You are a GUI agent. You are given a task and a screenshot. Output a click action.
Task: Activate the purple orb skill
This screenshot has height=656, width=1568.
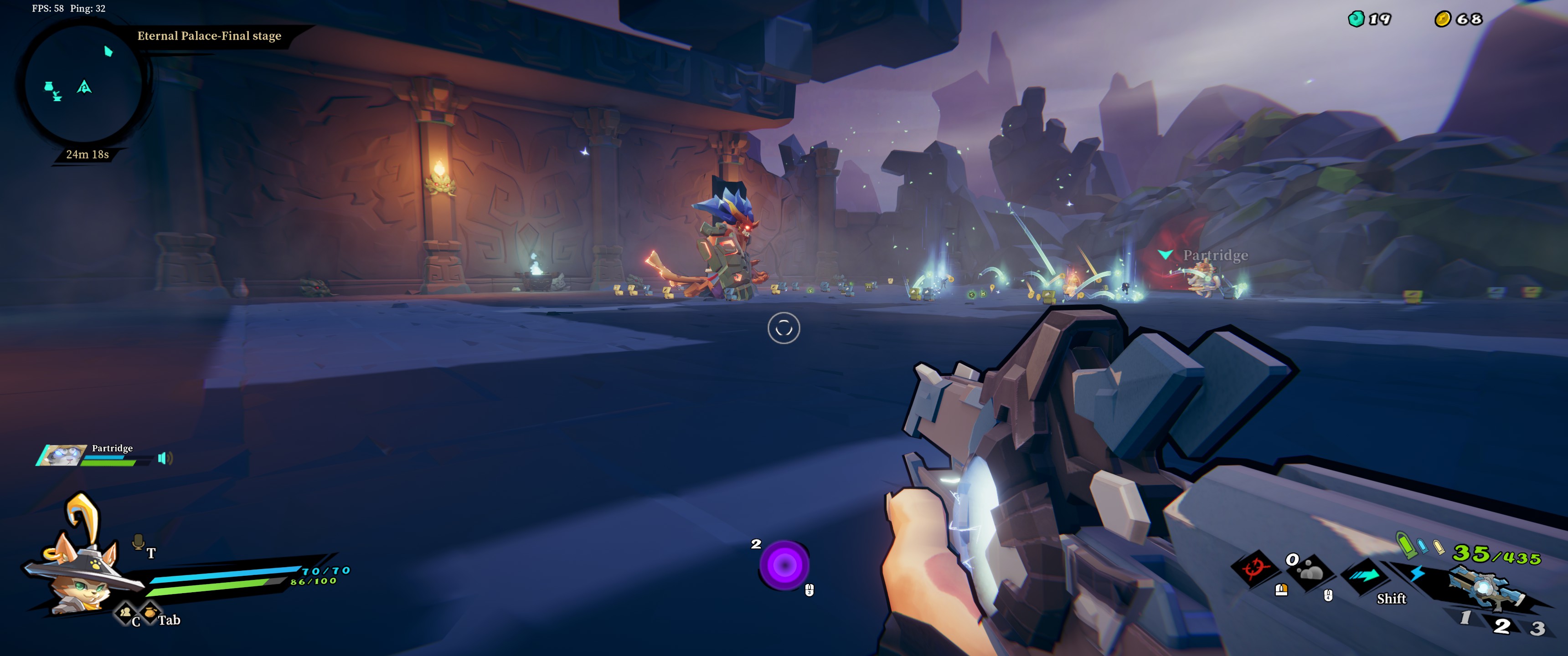784,565
